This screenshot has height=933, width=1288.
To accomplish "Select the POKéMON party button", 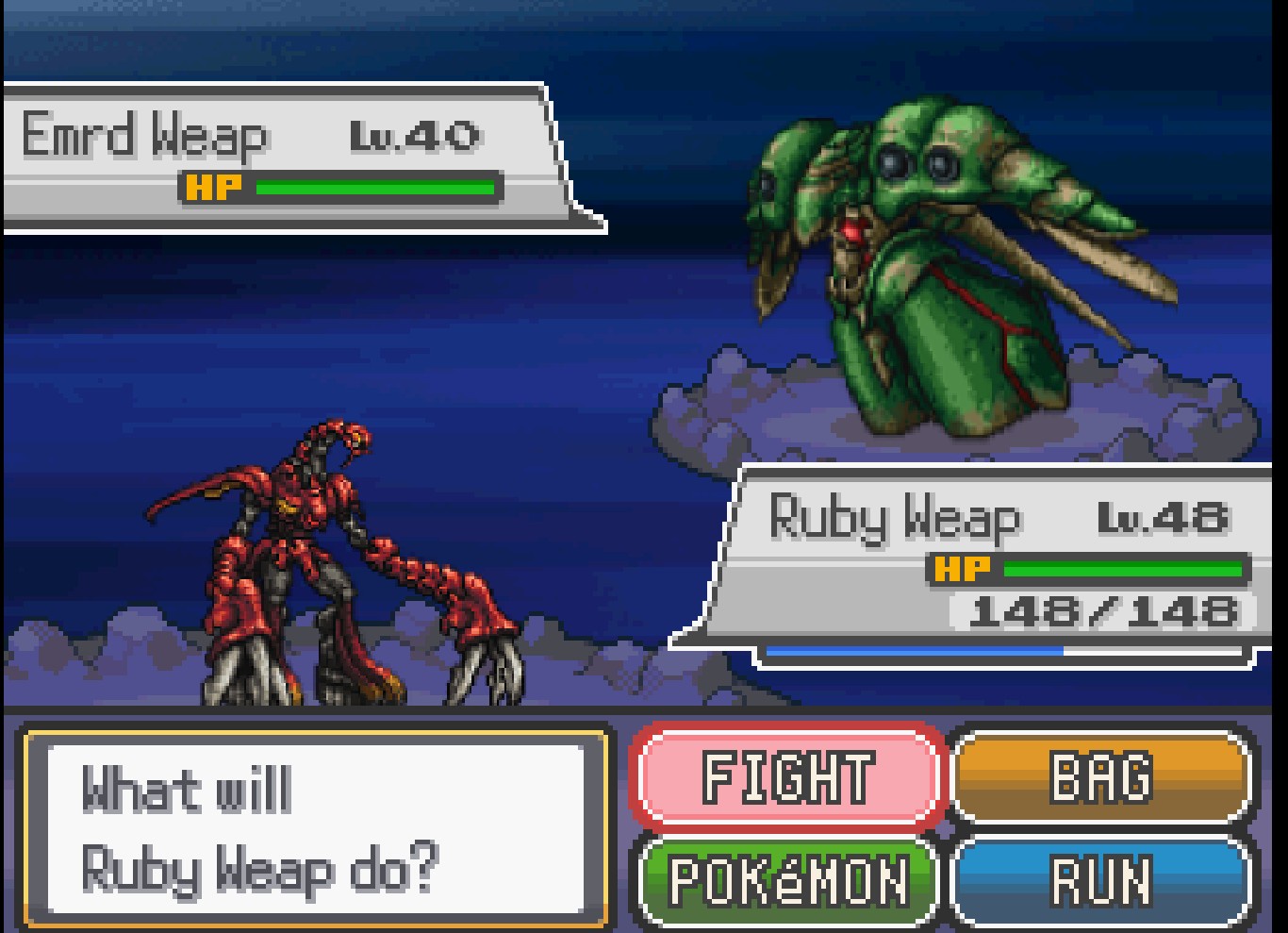I will [x=788, y=881].
